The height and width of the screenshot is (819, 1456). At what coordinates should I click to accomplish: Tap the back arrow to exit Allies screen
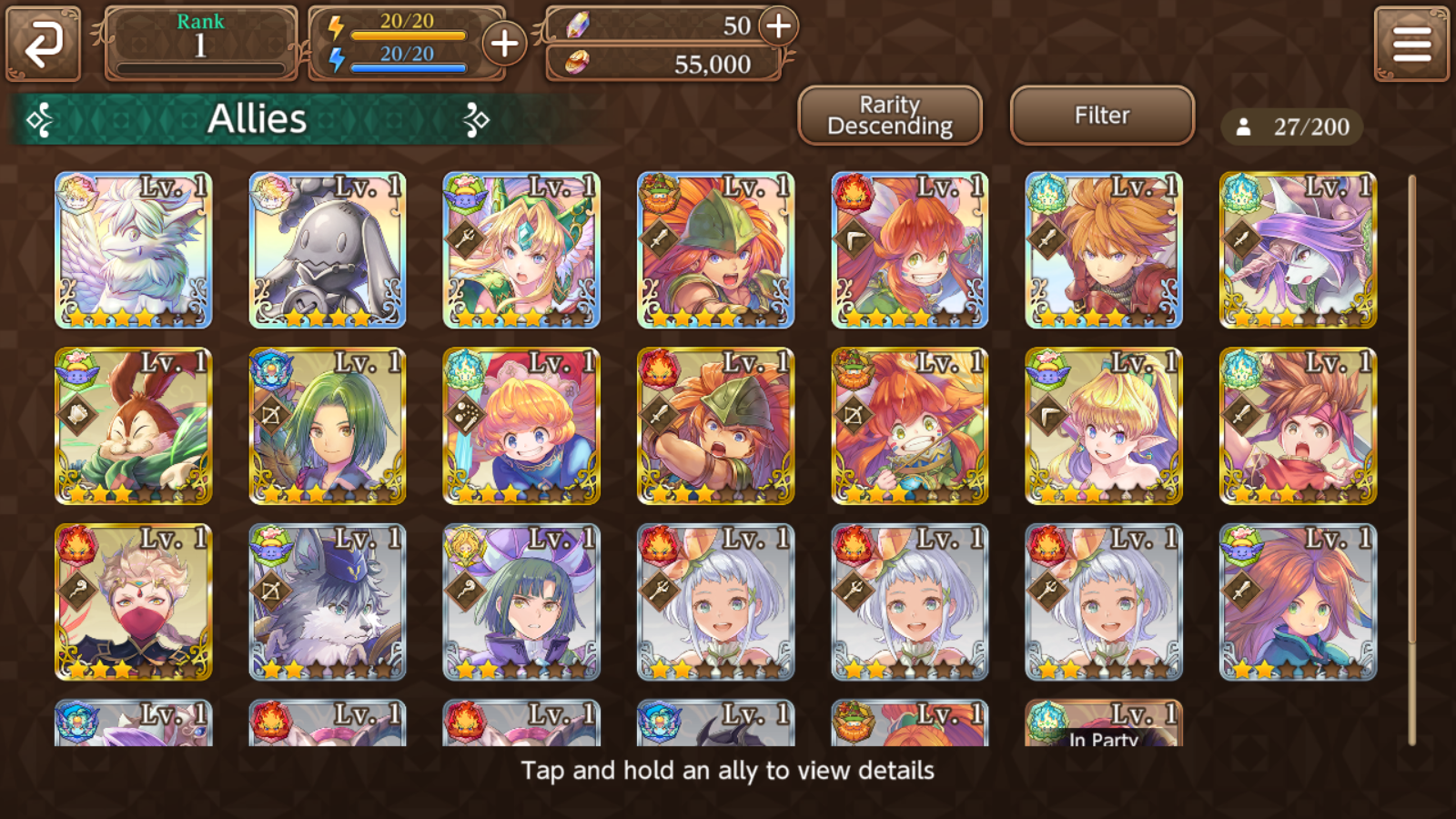43,43
